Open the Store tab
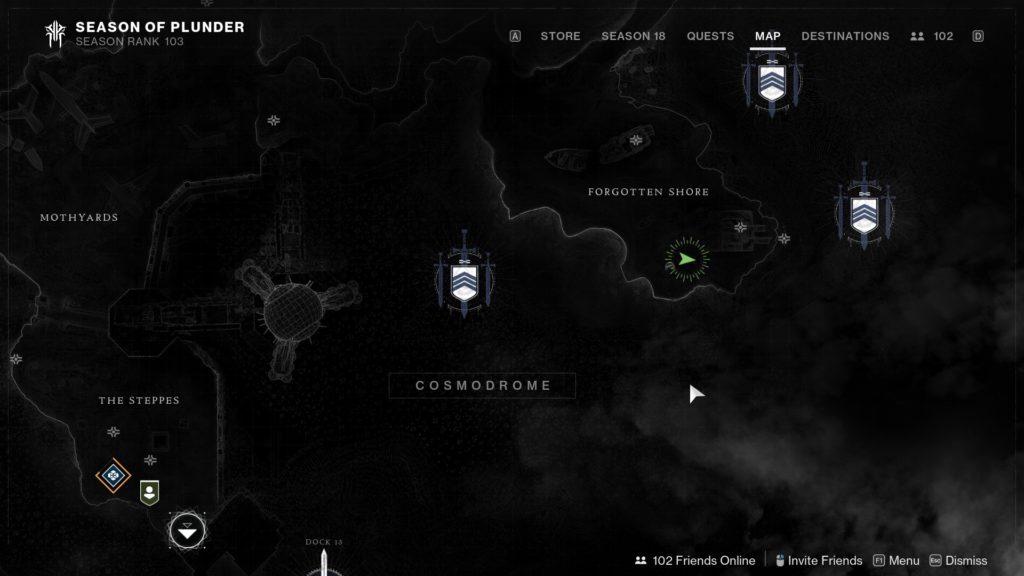Image resolution: width=1024 pixels, height=576 pixels. pyautogui.click(x=560, y=36)
